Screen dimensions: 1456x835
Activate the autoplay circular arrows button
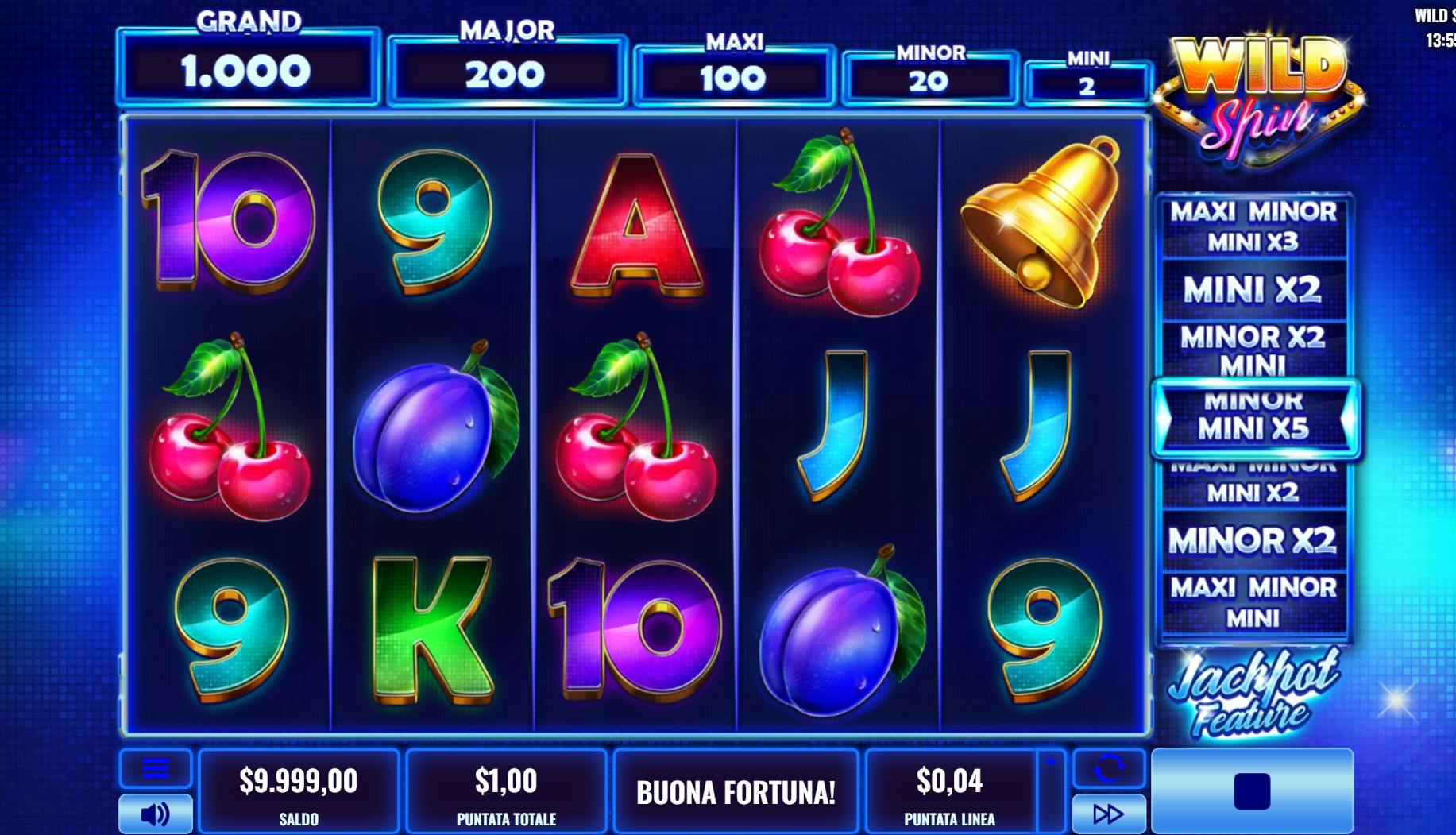1109,767
